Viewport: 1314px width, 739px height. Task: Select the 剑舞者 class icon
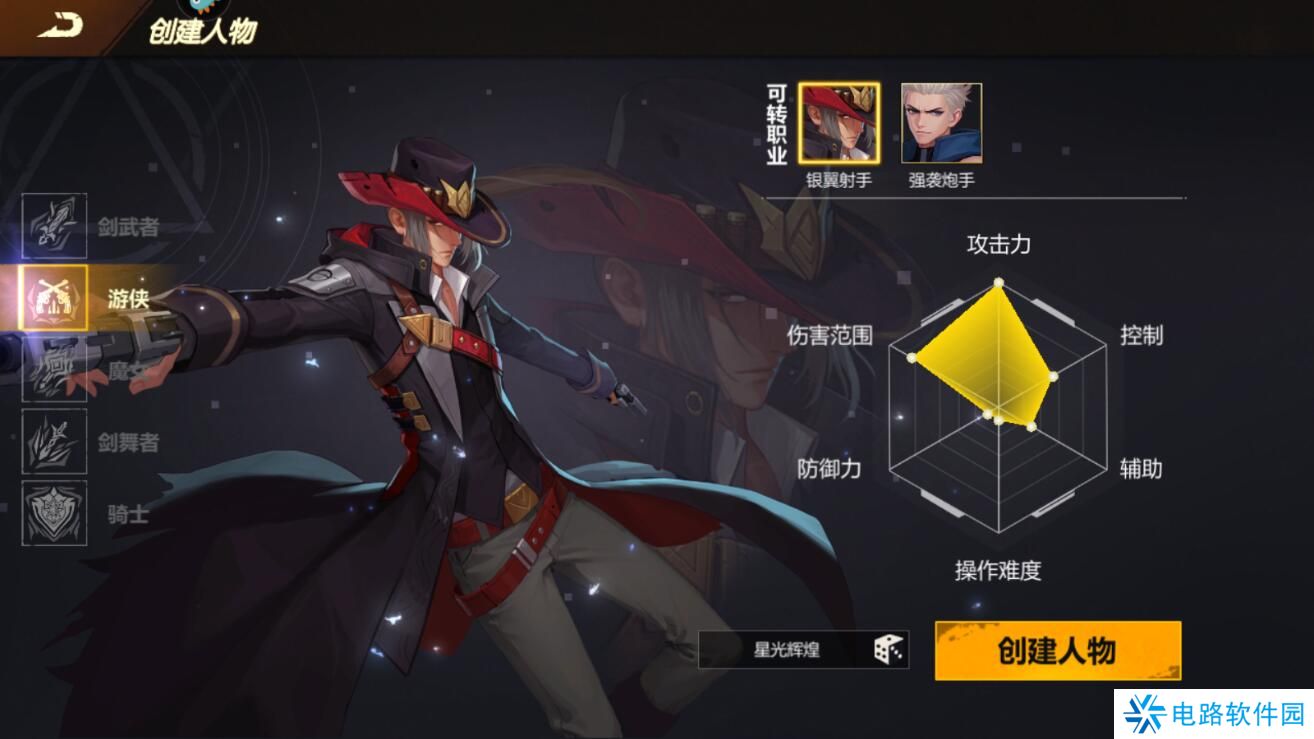point(55,440)
